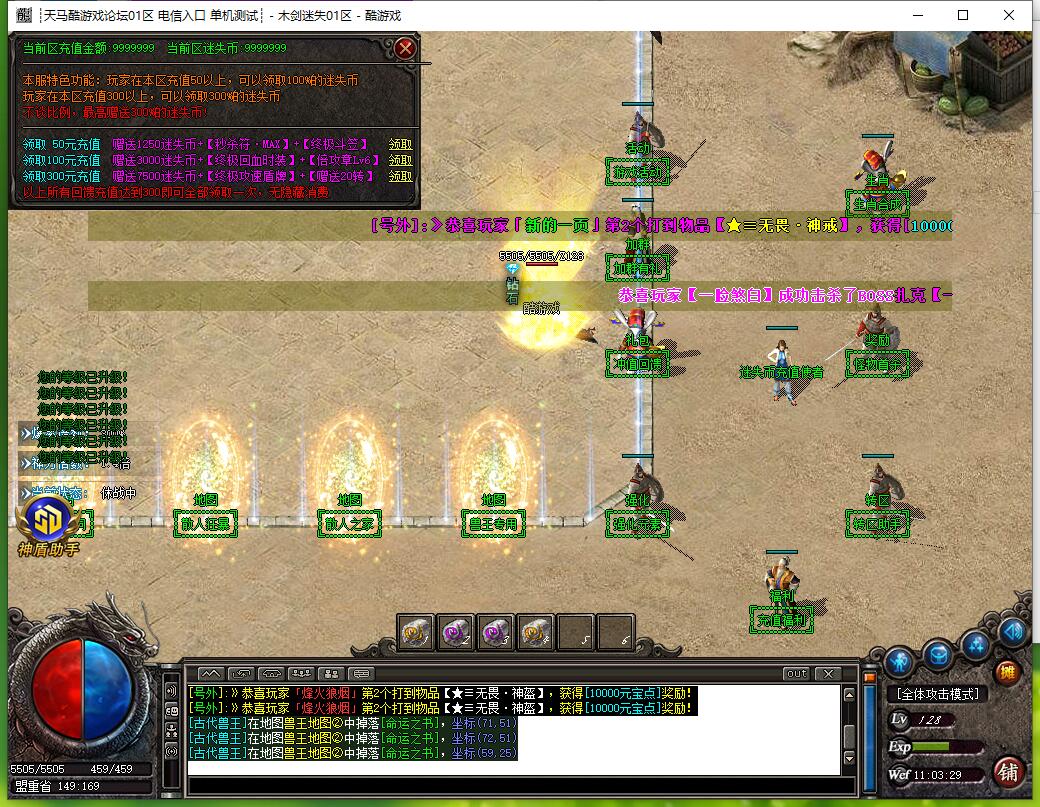Open the skills icon with three stars
The image size is (1040, 807).
(976, 645)
